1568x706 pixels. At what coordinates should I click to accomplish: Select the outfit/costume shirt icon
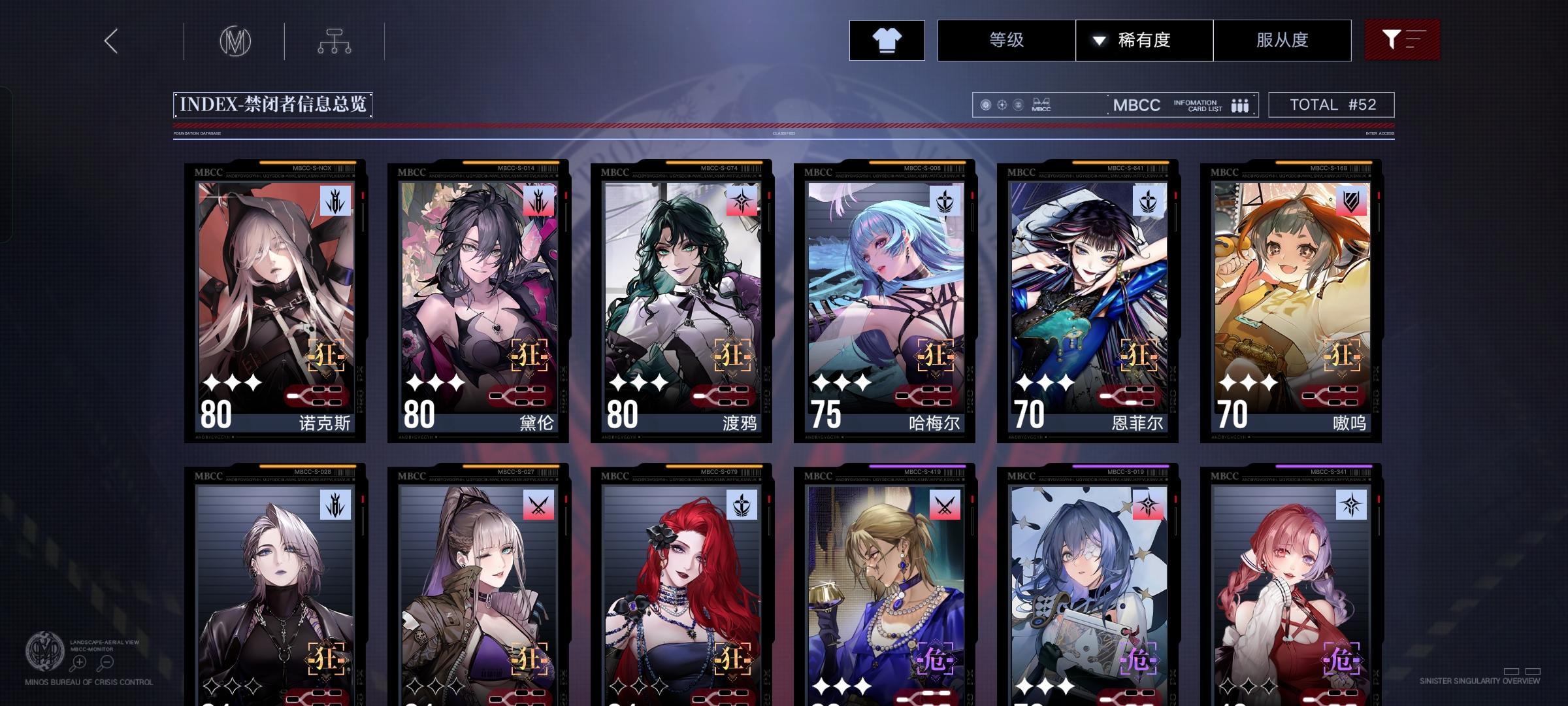tap(886, 40)
